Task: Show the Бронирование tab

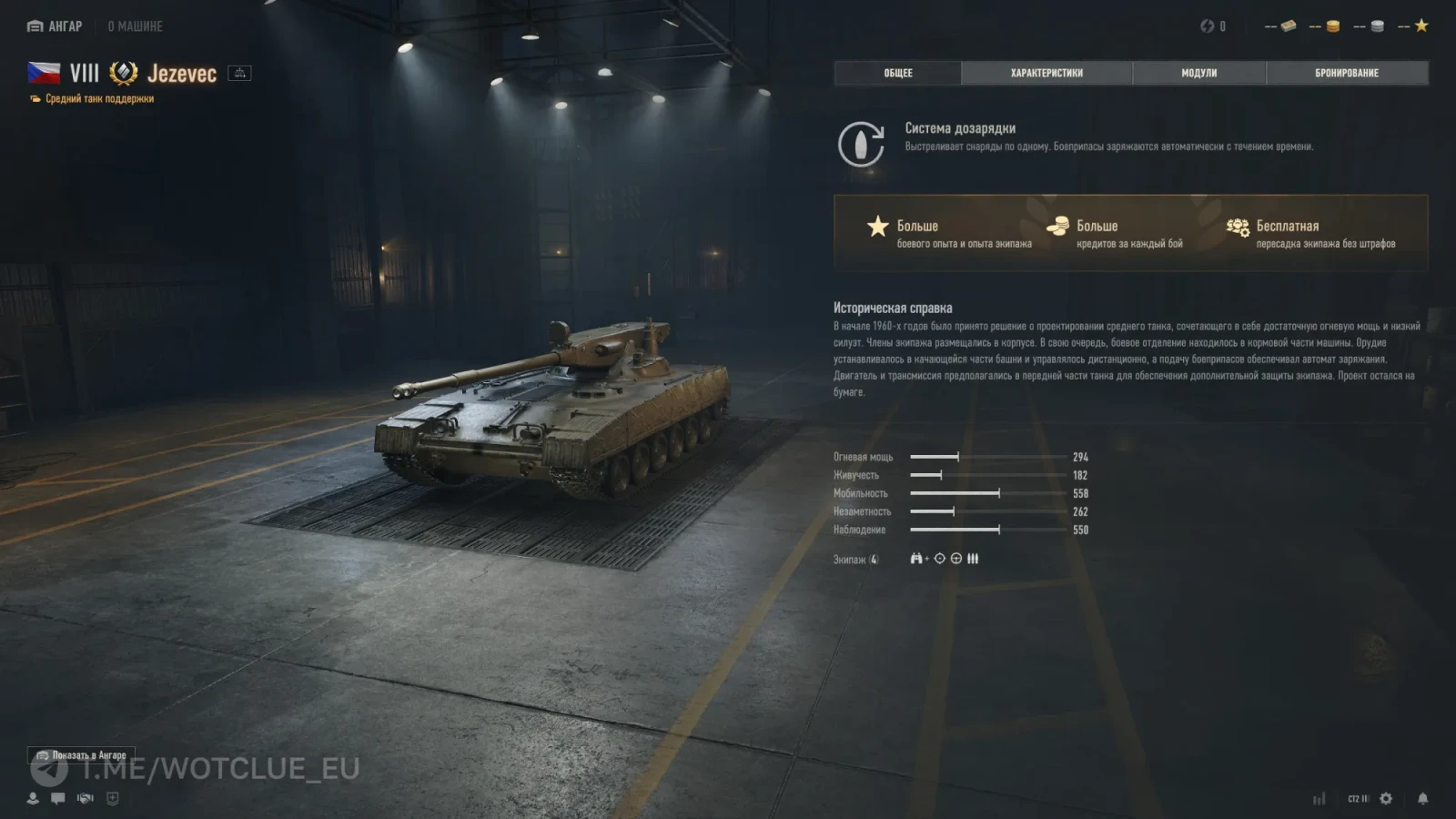Action: point(1346,73)
